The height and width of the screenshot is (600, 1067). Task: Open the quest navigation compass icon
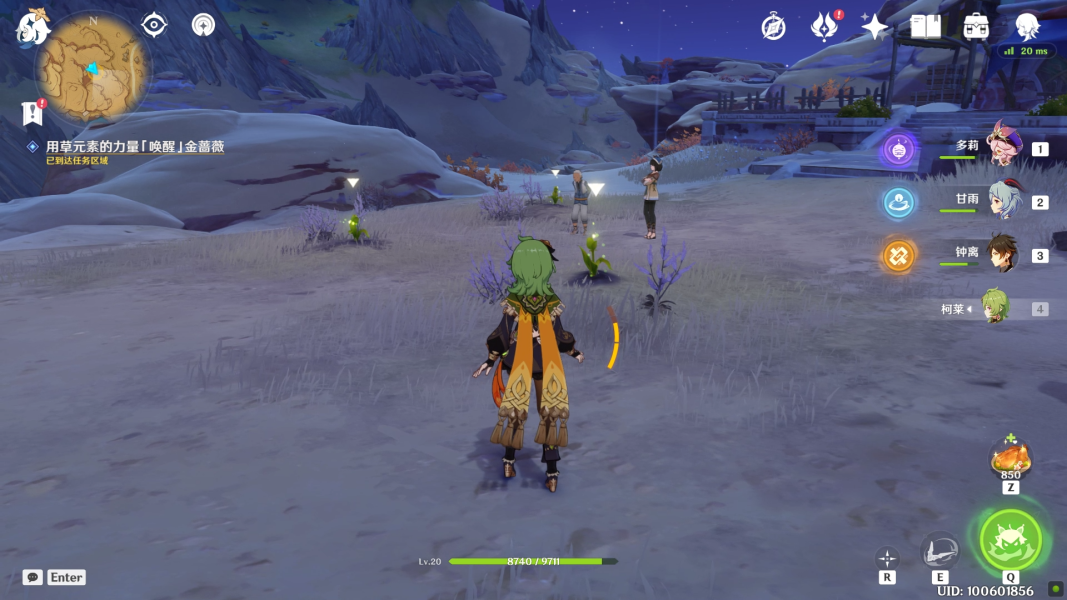[x=203, y=25]
